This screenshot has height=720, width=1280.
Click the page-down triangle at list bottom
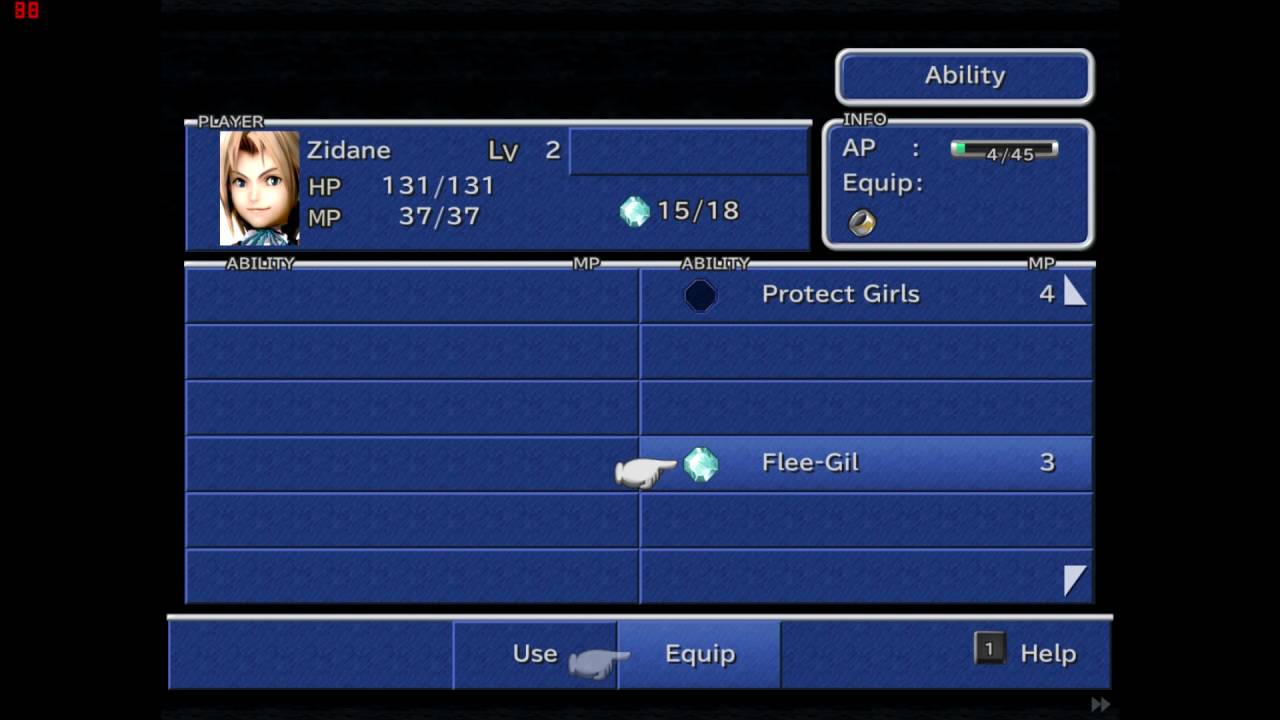coord(1075,580)
